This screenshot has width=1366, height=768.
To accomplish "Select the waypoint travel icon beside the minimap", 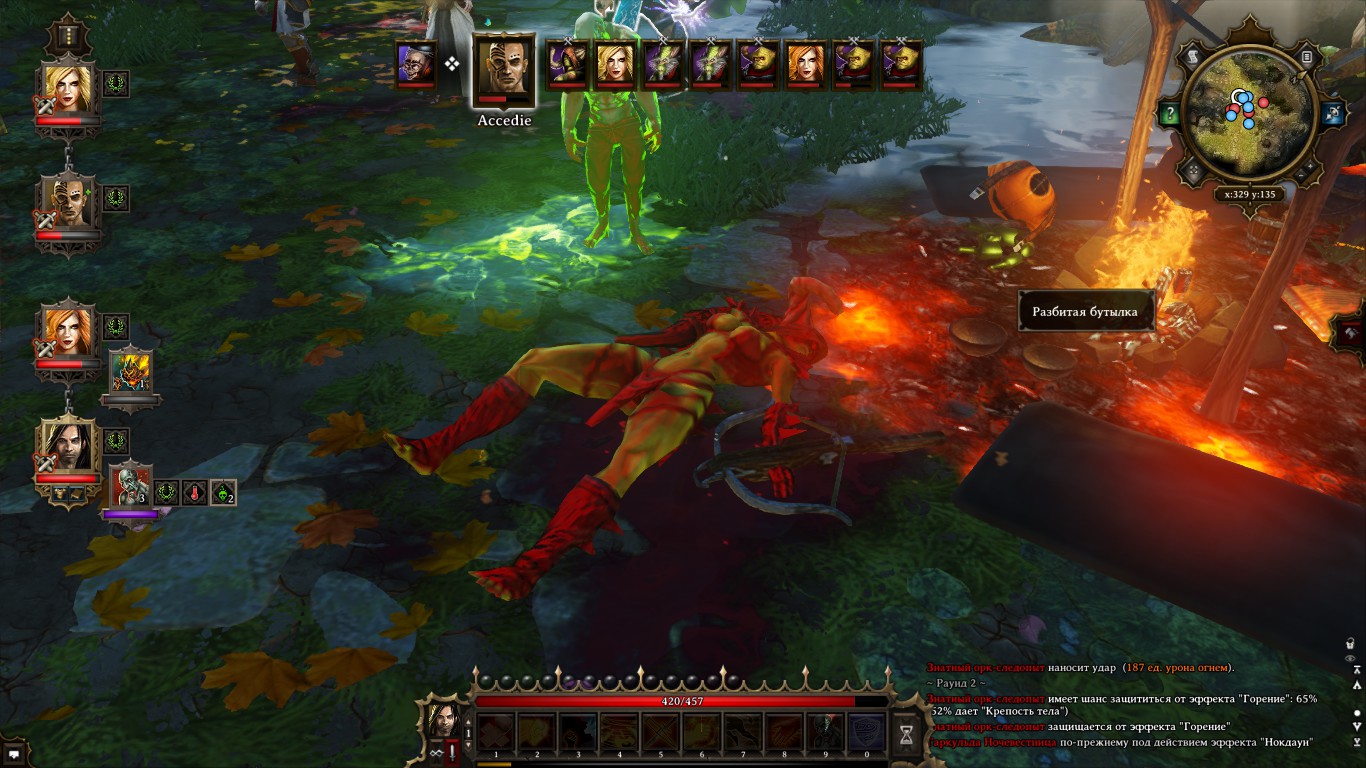I will [x=1332, y=113].
